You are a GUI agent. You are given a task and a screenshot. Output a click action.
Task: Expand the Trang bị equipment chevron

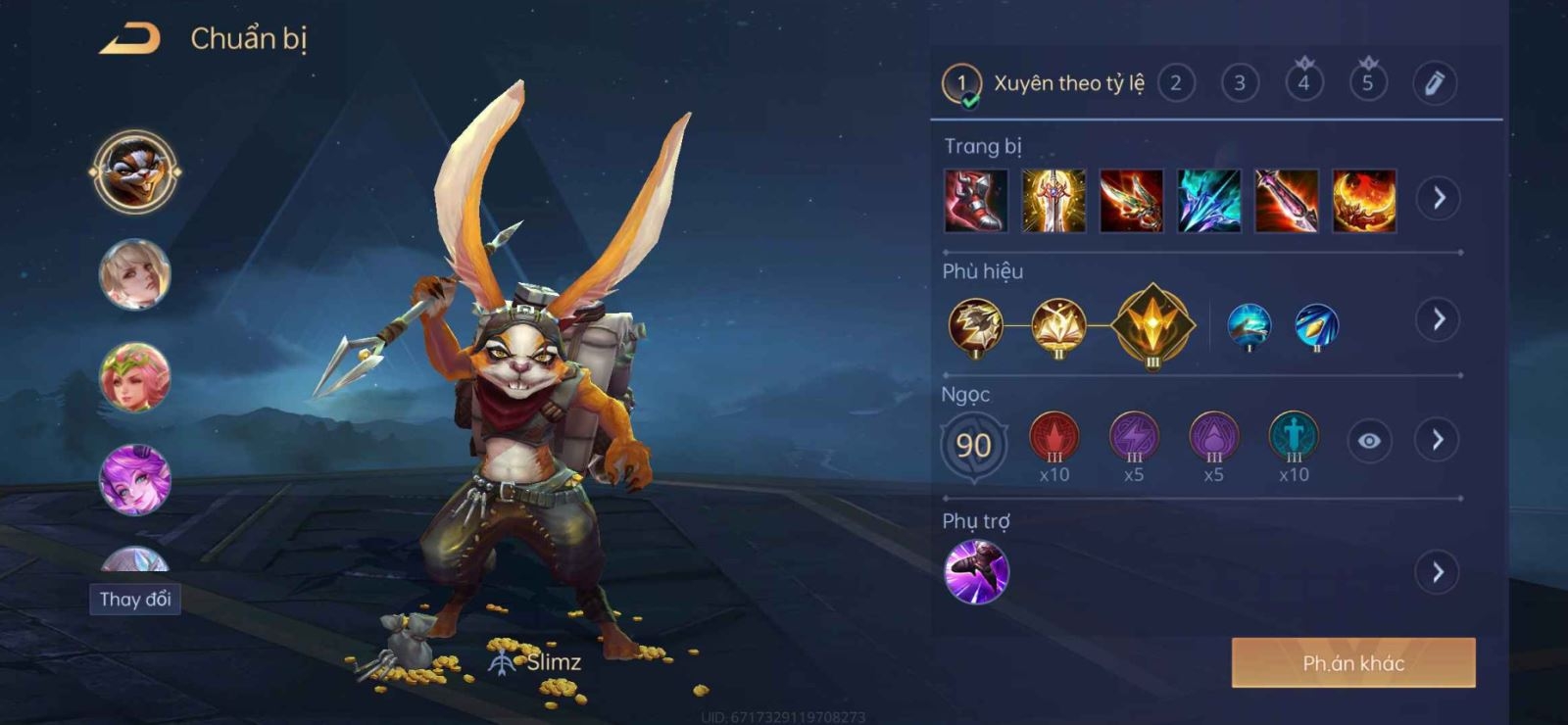[1438, 197]
